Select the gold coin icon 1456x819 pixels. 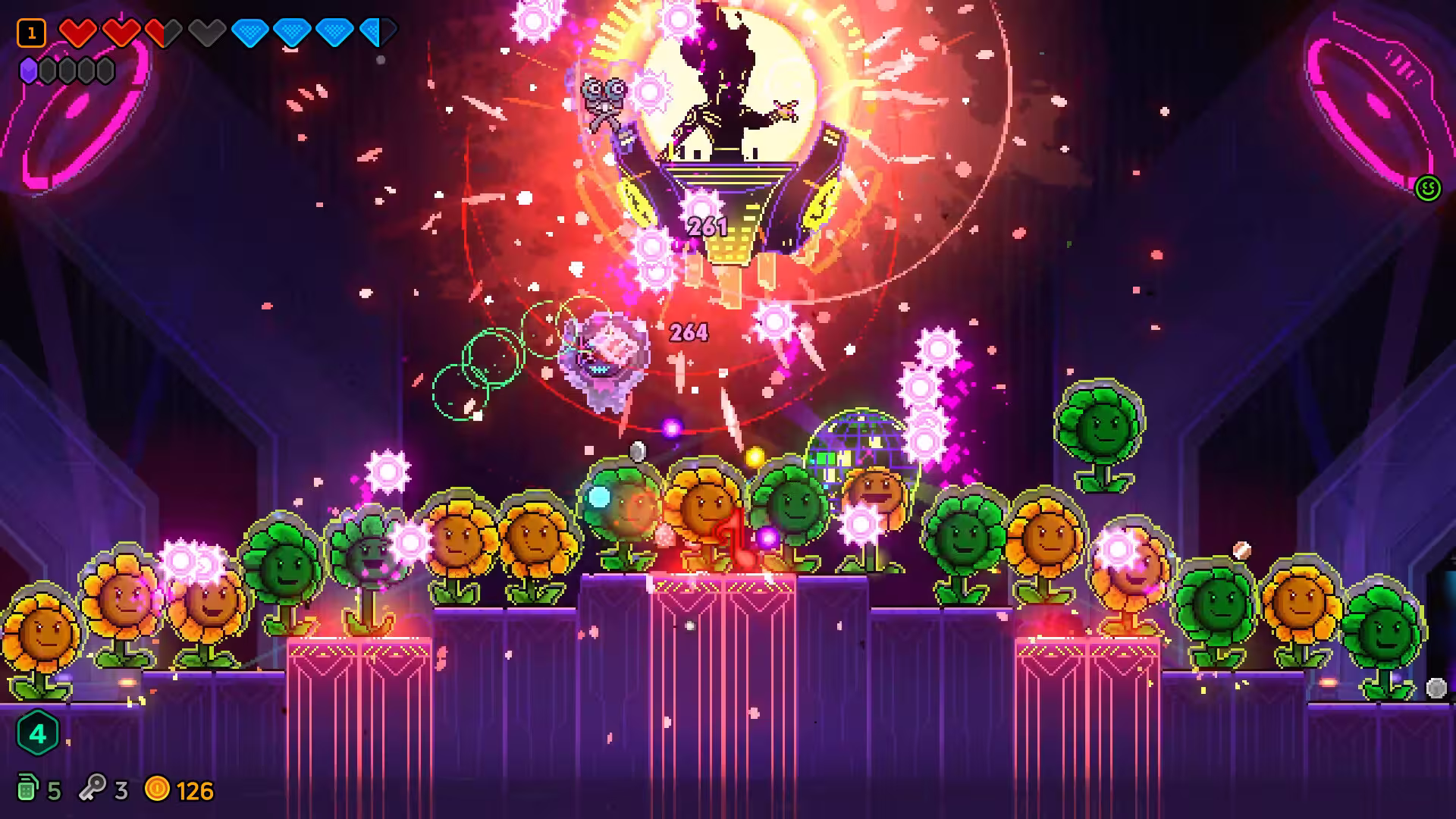[157, 789]
